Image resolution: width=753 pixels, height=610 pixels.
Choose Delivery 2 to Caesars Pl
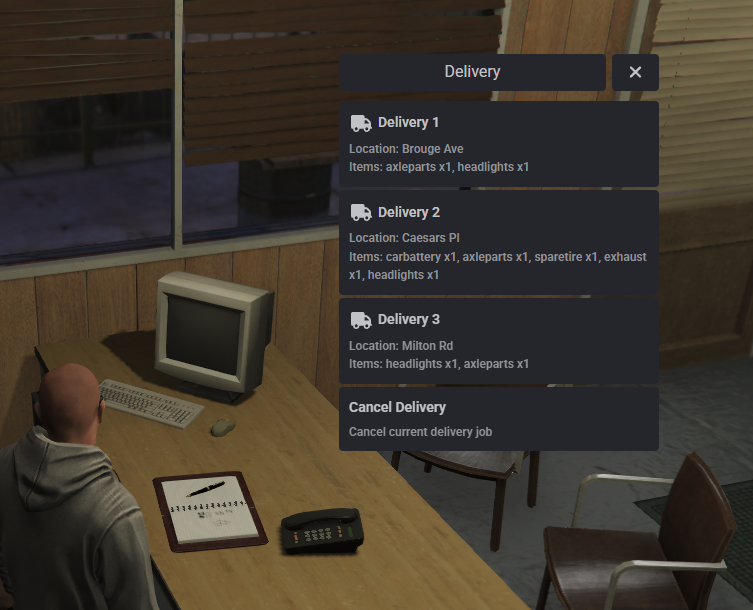pyautogui.click(x=498, y=242)
